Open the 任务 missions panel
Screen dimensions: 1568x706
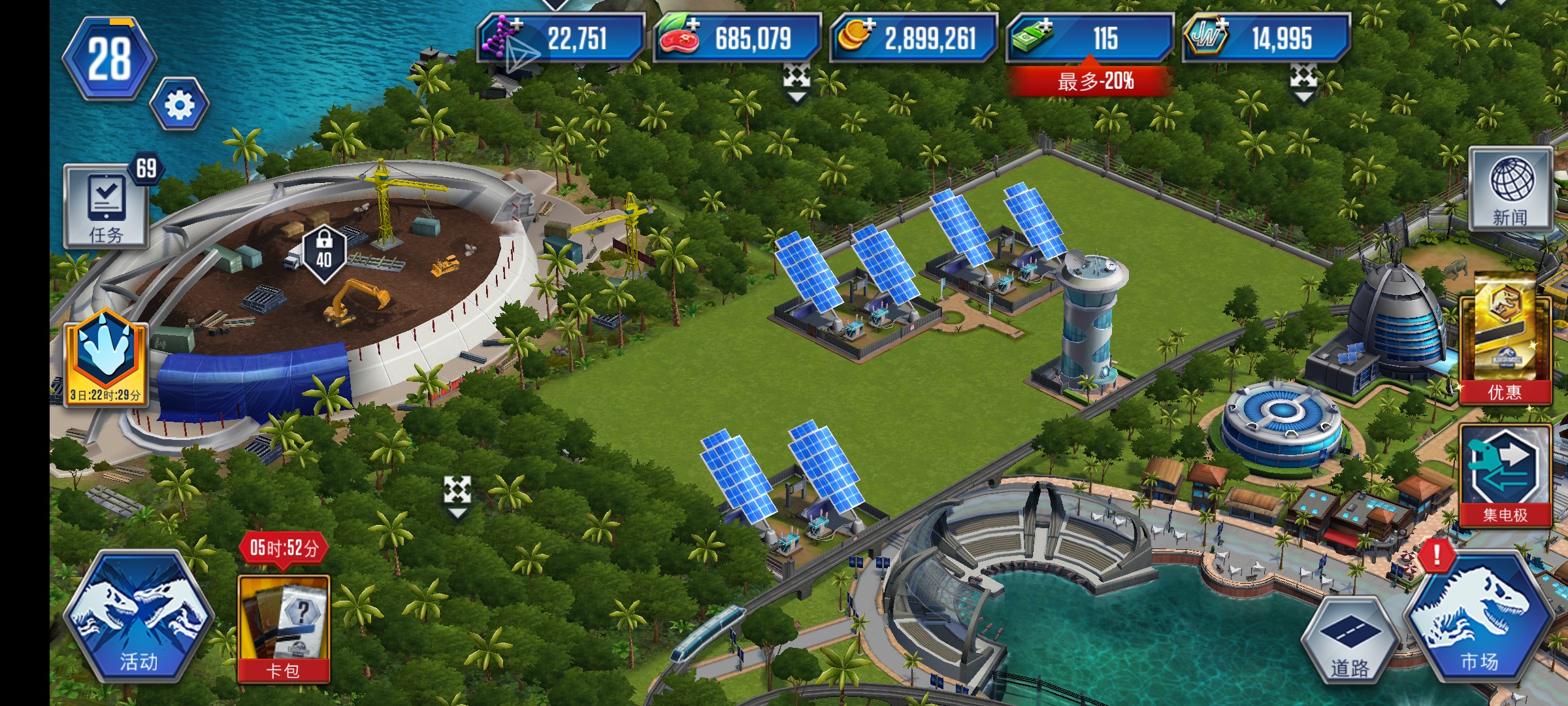pyautogui.click(x=106, y=207)
